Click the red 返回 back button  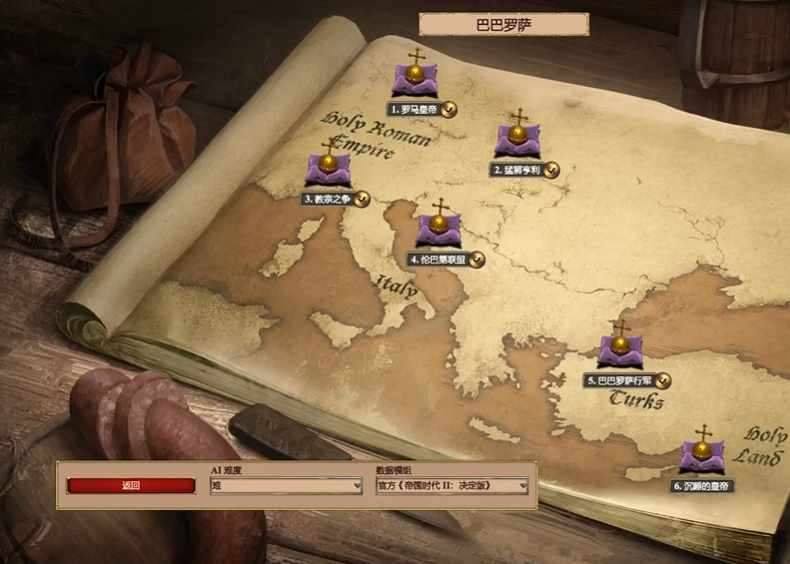point(131,486)
